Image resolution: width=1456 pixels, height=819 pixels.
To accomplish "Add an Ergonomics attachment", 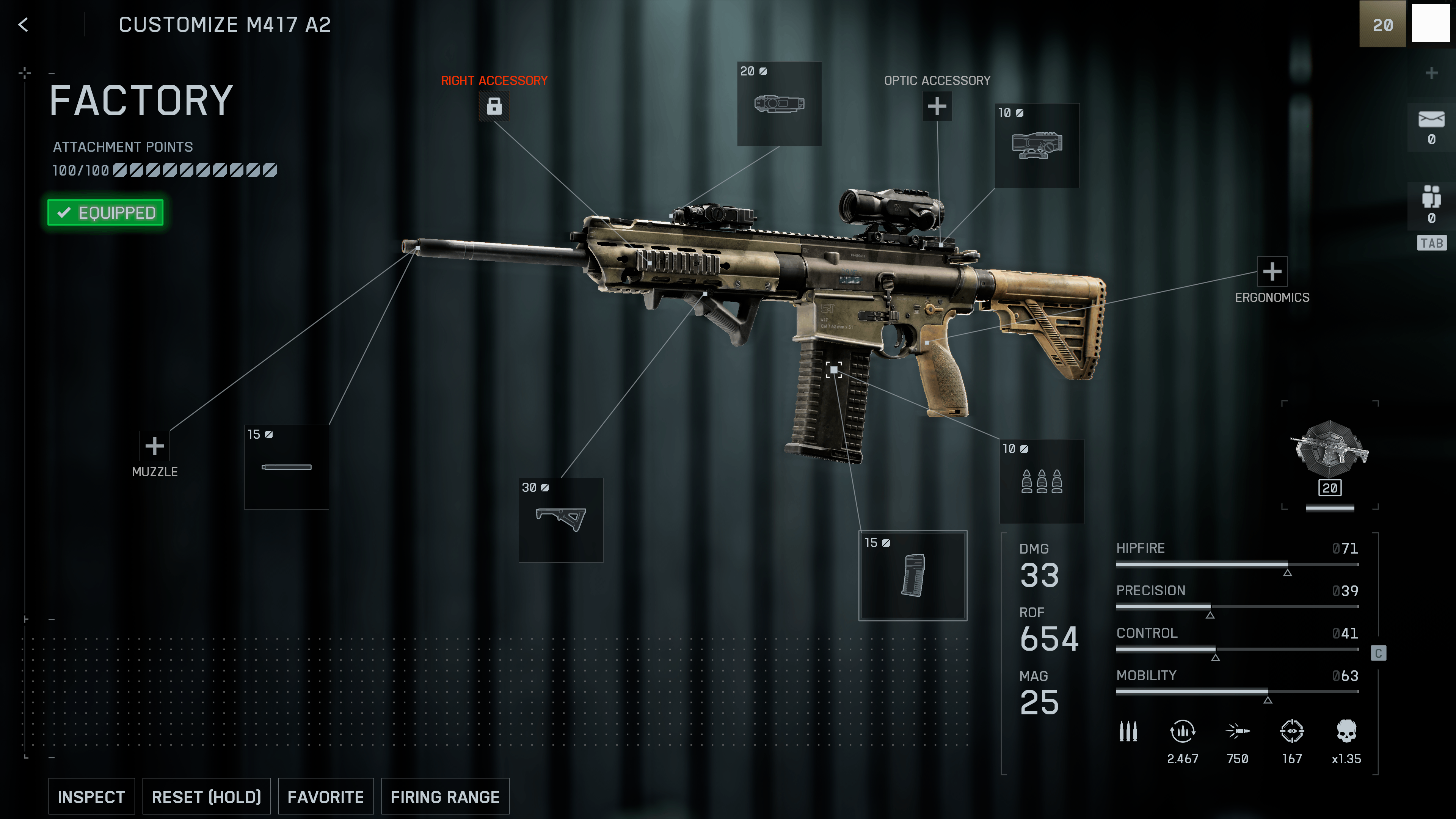I will point(1272,272).
